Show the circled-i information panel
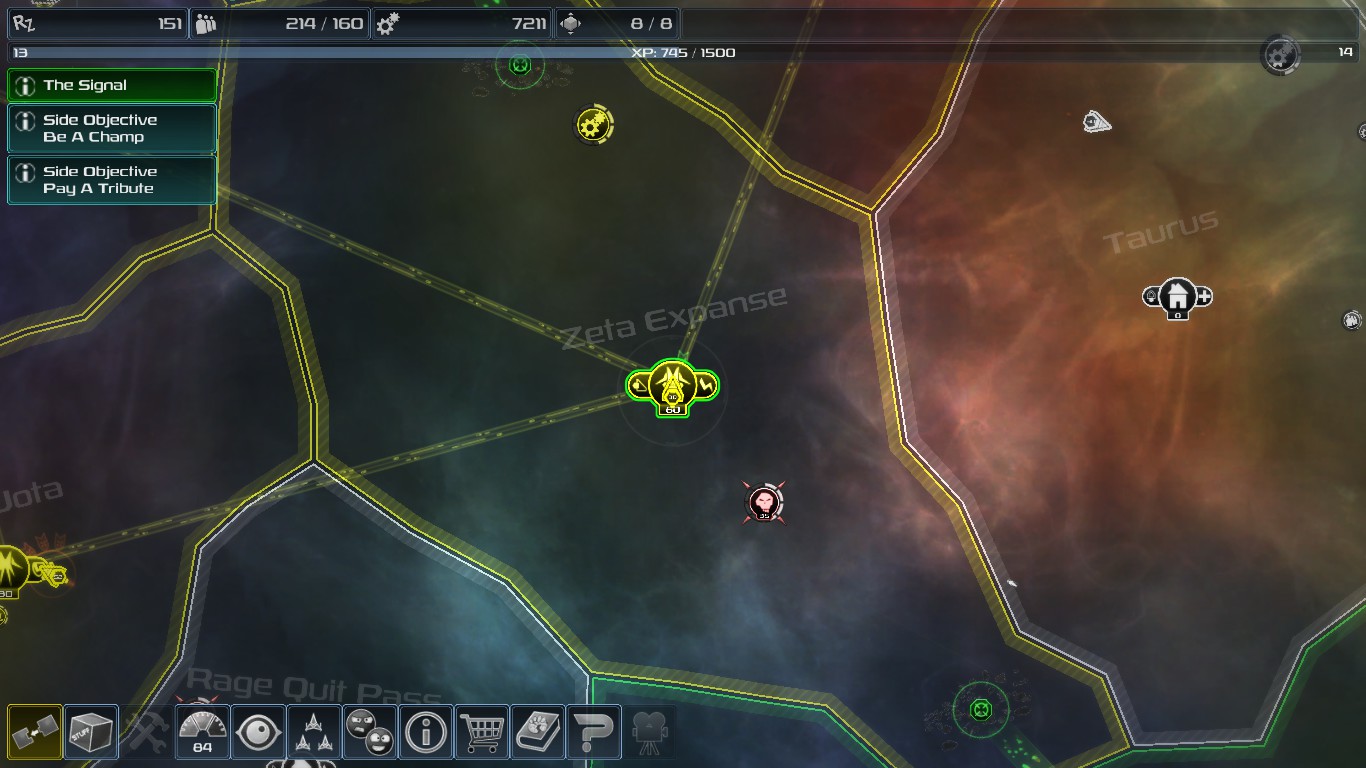Image resolution: width=1366 pixels, height=768 pixels. coord(425,732)
